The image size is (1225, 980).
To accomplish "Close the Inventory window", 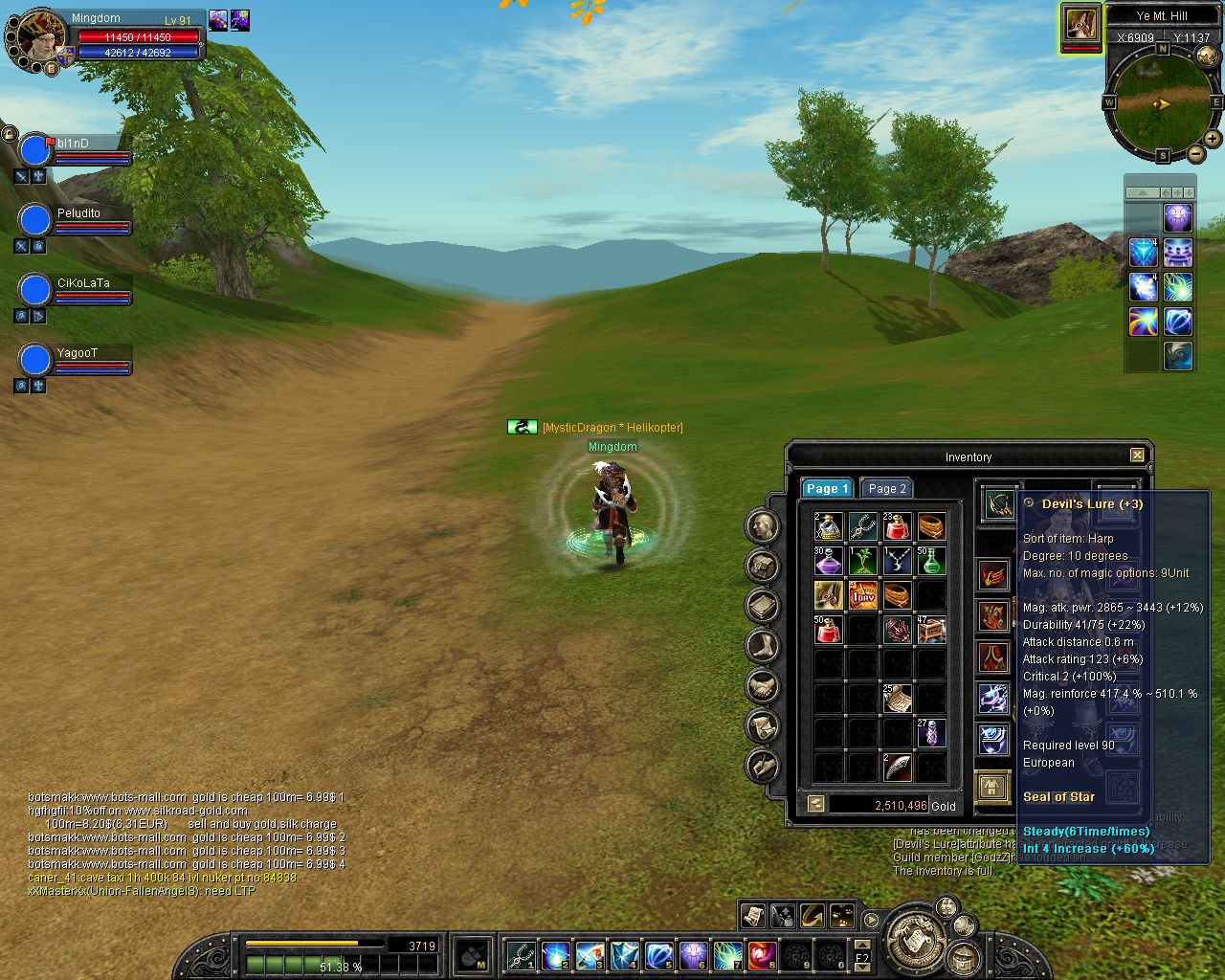I will (x=1137, y=456).
